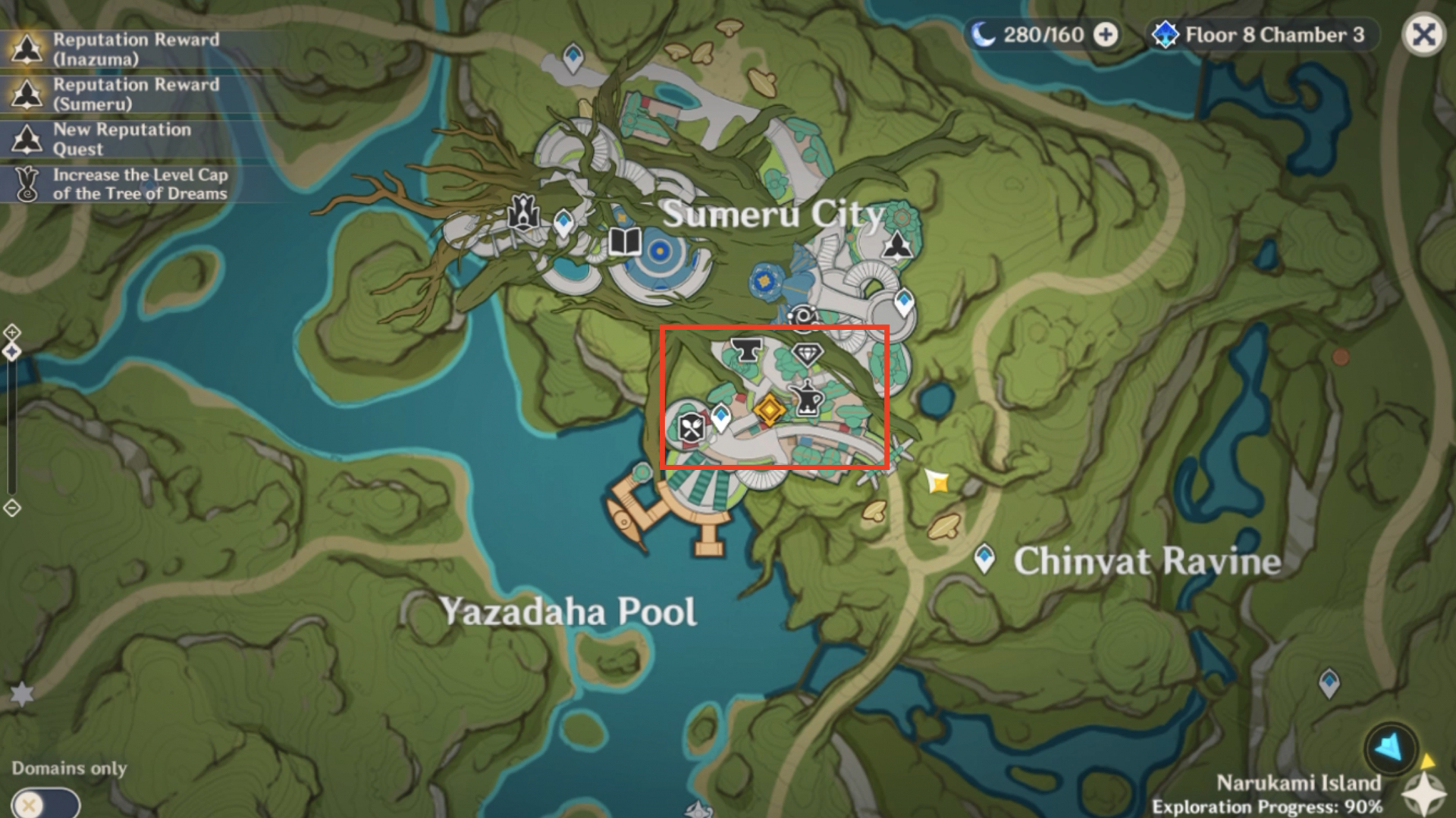Click the yellow quest marker near Chinvat Ravine
The width and height of the screenshot is (1456, 818).
coord(938,481)
